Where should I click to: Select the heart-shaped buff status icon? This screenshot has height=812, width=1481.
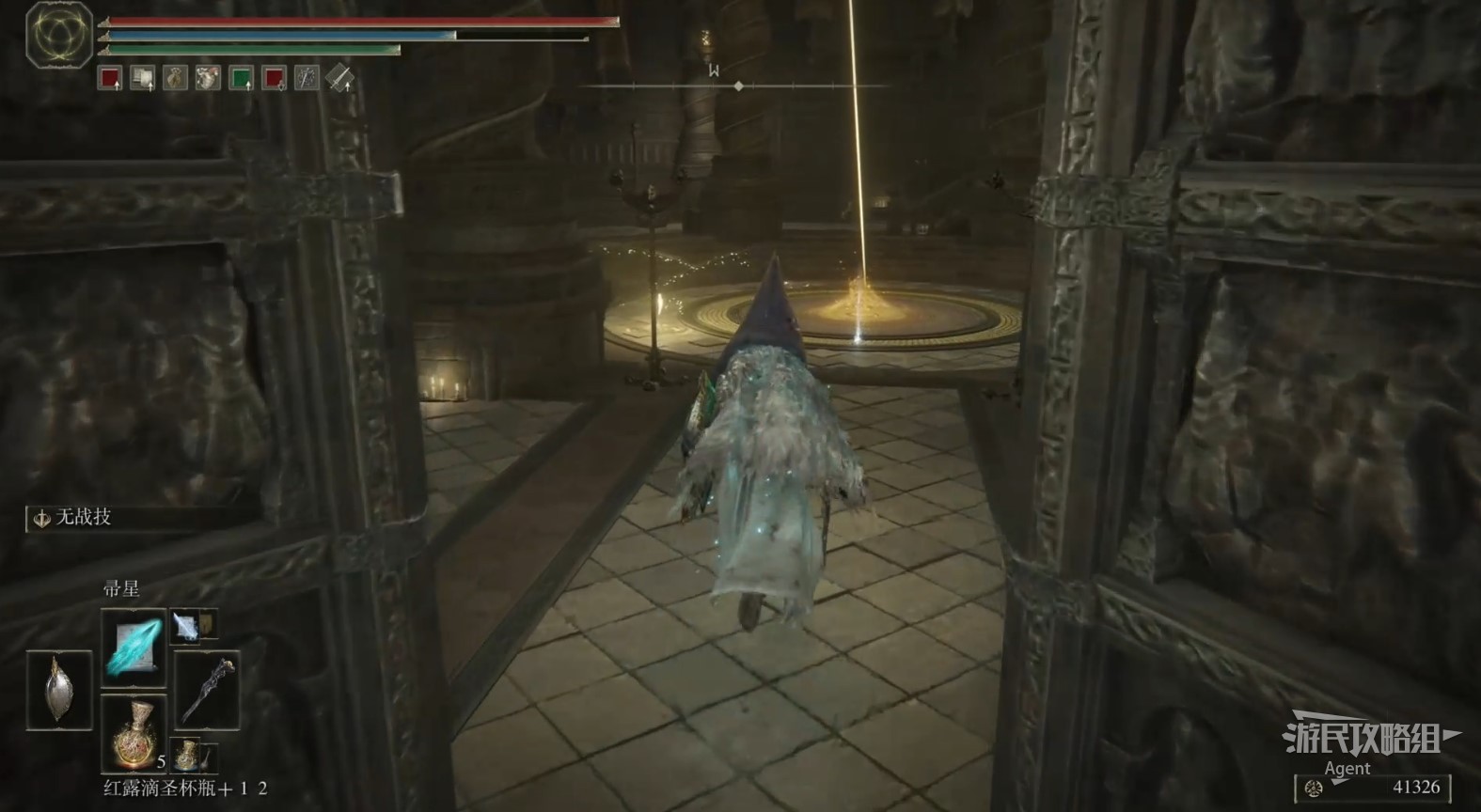(208, 78)
